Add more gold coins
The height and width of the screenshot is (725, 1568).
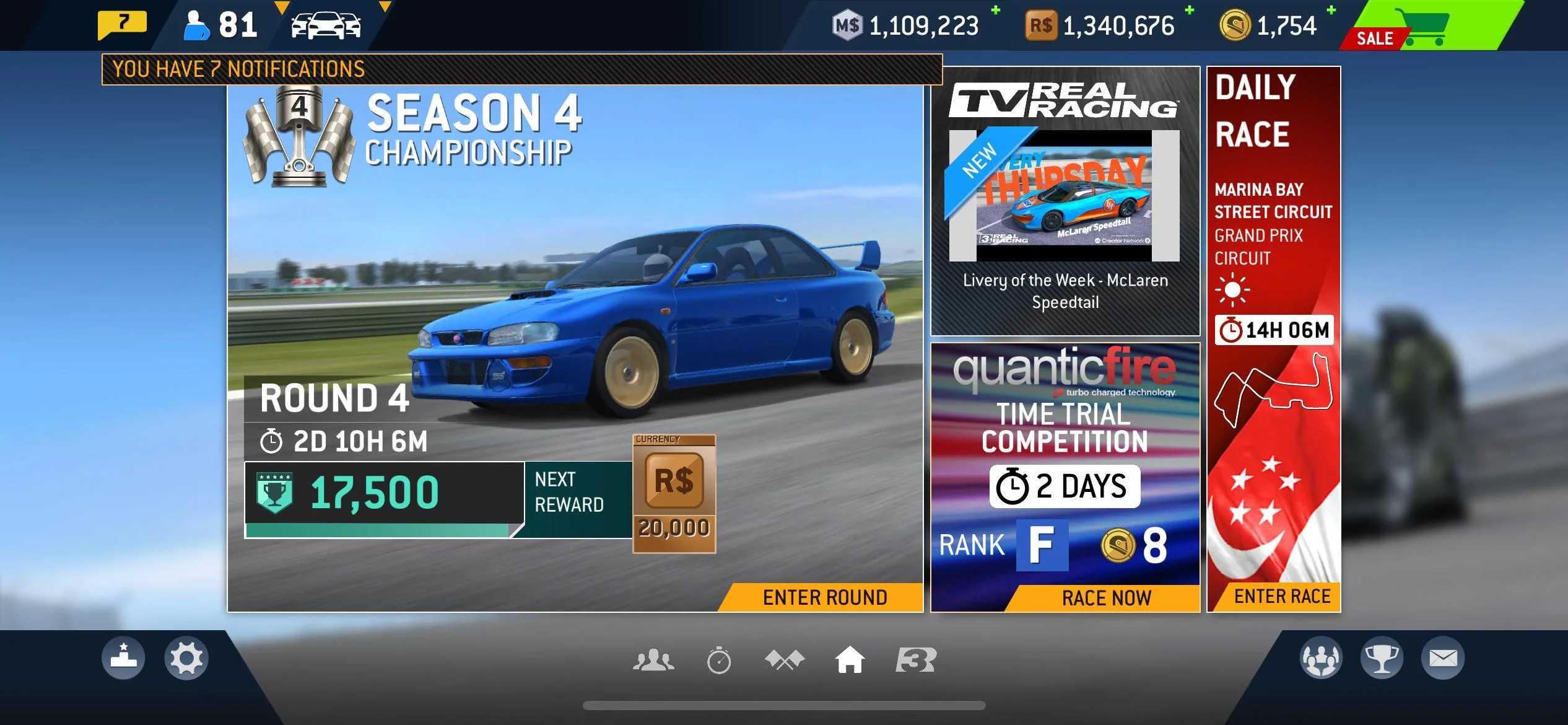pos(1331,11)
